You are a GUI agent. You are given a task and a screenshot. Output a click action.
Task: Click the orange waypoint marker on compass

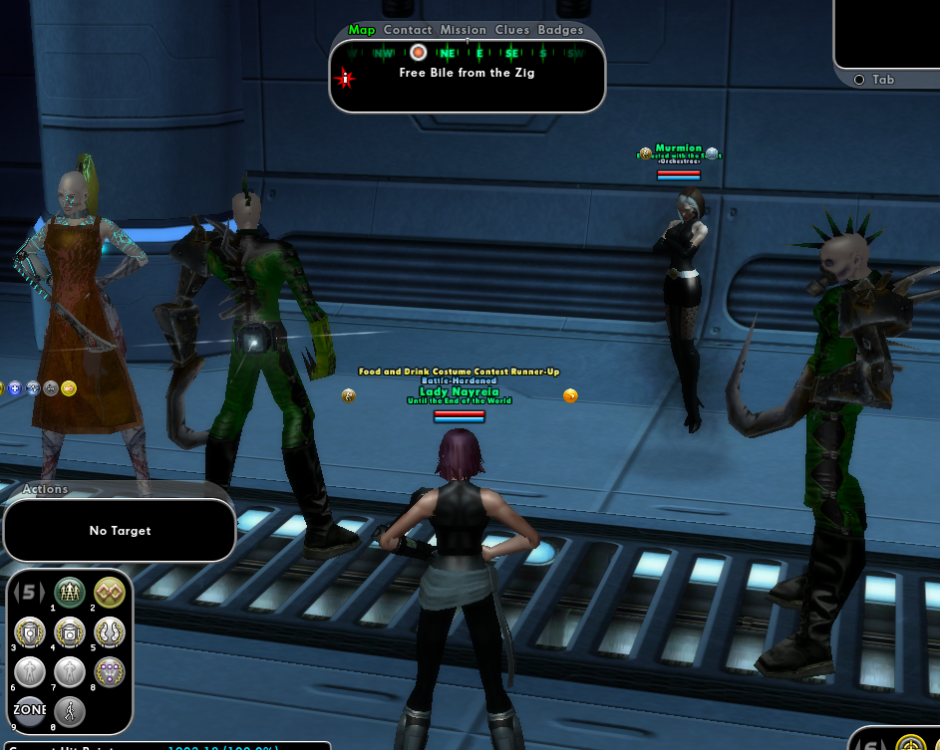click(x=418, y=52)
